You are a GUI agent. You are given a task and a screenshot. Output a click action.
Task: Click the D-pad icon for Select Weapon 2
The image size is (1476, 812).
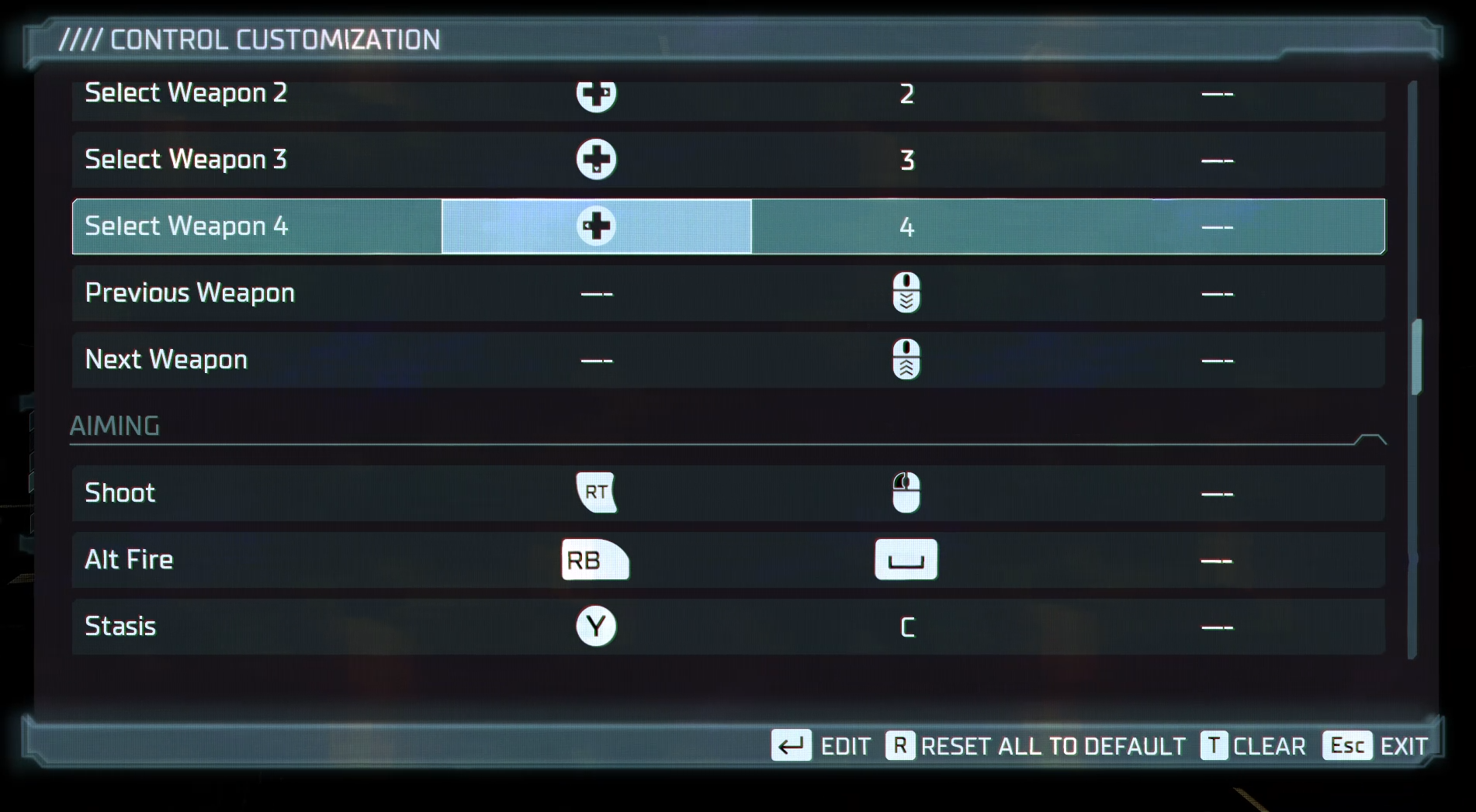pos(595,94)
